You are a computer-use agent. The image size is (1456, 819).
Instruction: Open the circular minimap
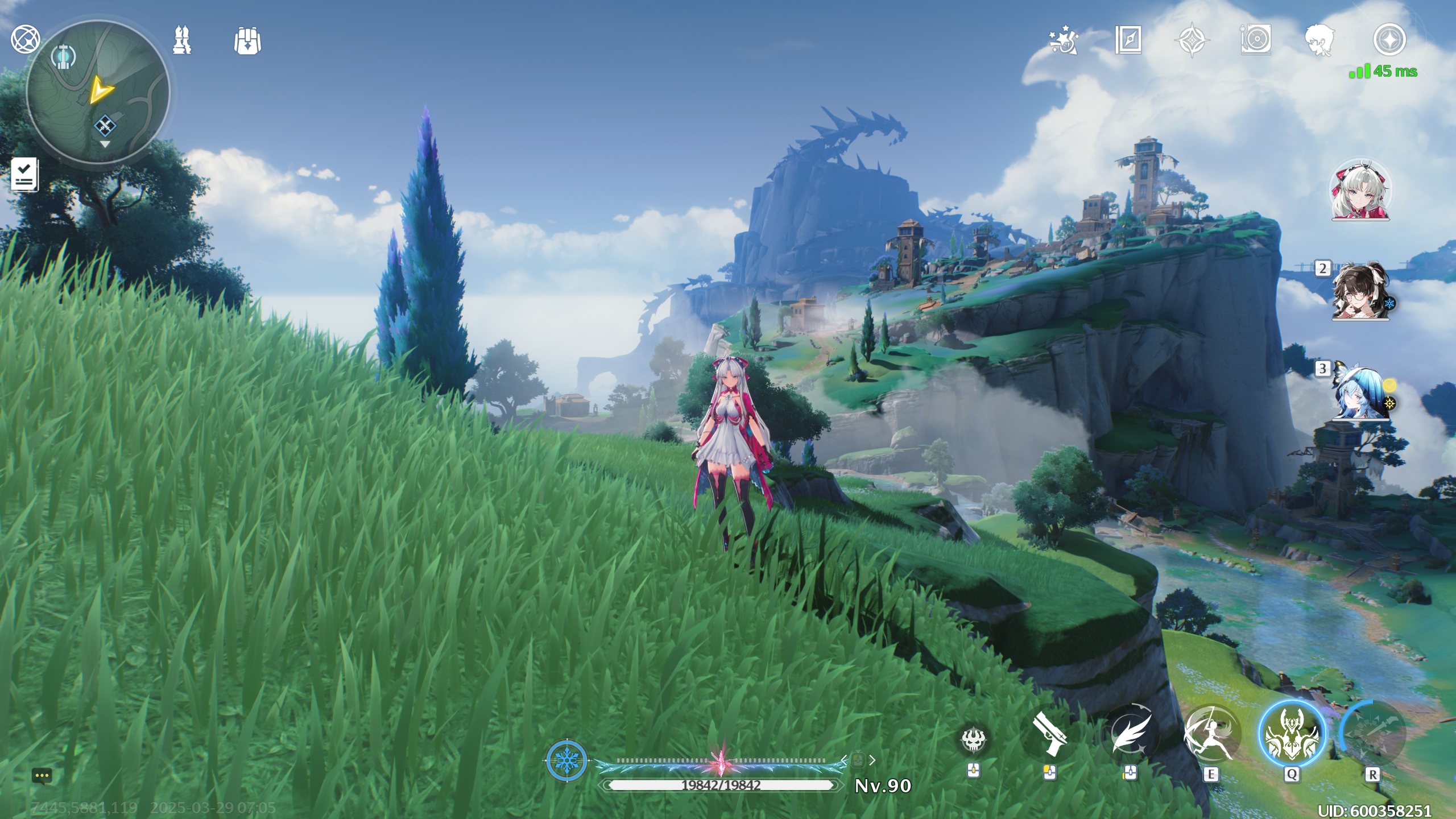coord(98,93)
